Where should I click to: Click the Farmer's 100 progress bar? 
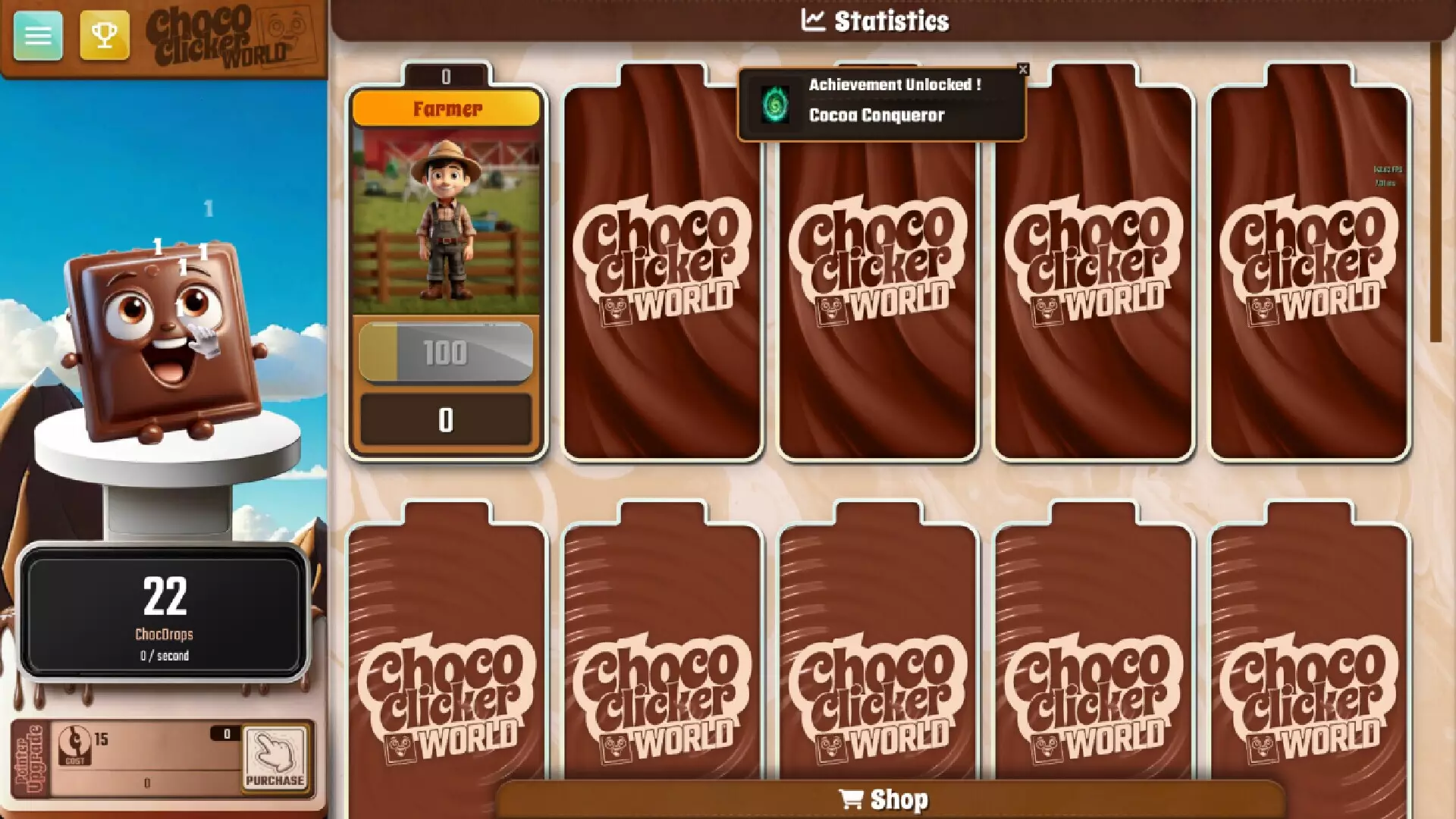click(x=447, y=351)
